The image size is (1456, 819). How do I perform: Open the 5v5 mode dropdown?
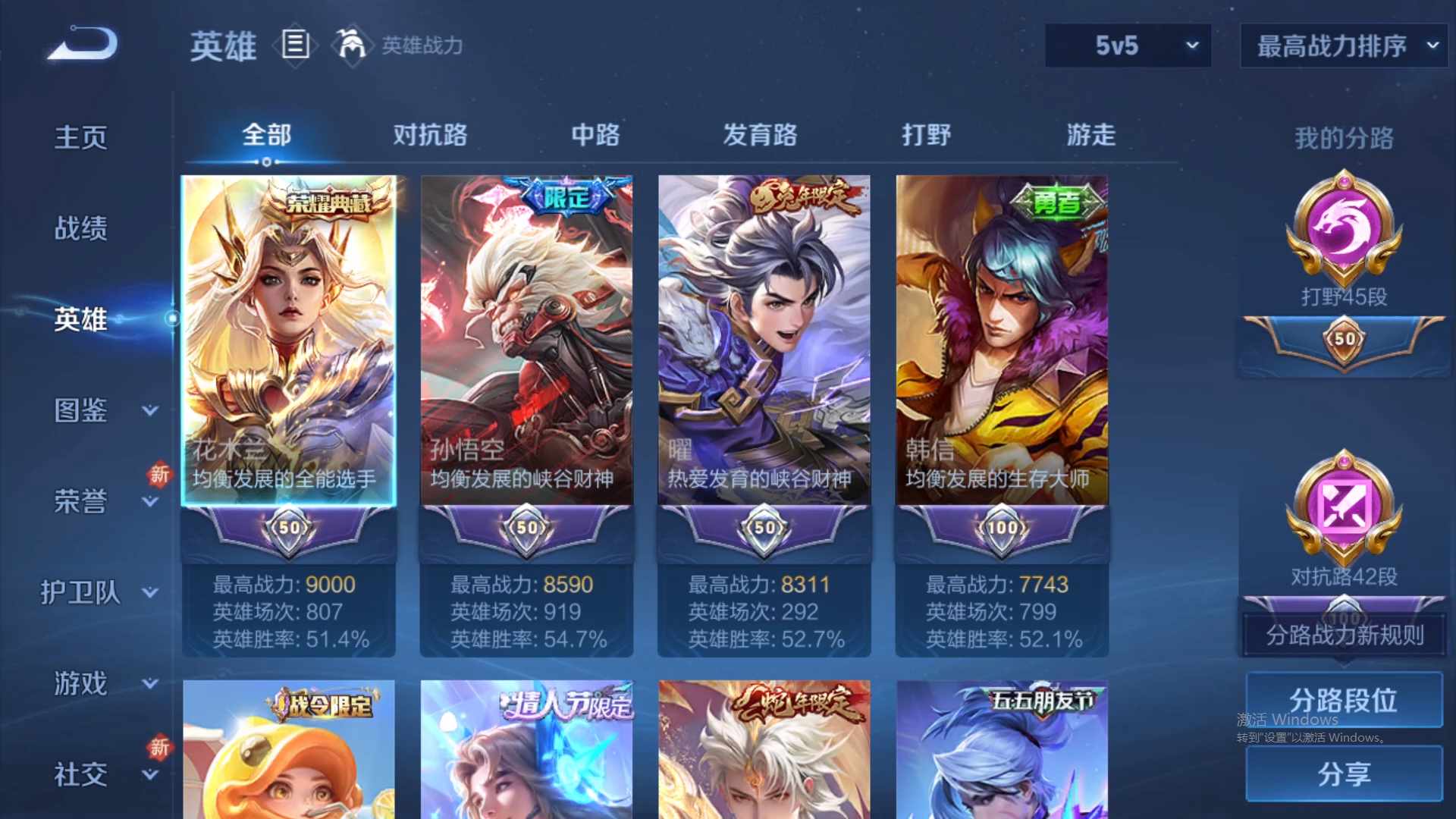click(x=1128, y=45)
